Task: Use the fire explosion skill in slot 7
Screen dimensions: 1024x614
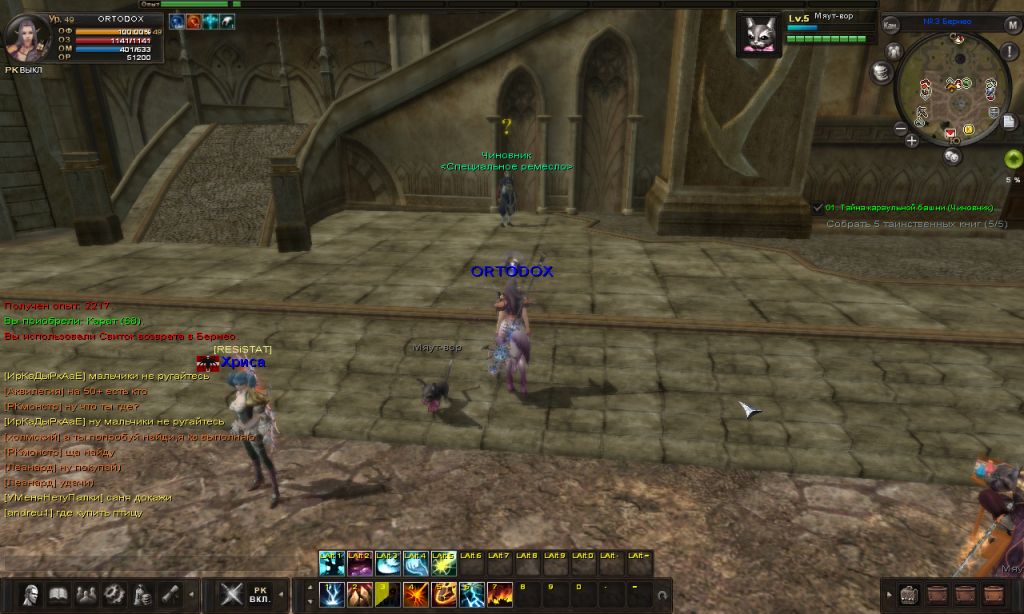Action: 500,594
